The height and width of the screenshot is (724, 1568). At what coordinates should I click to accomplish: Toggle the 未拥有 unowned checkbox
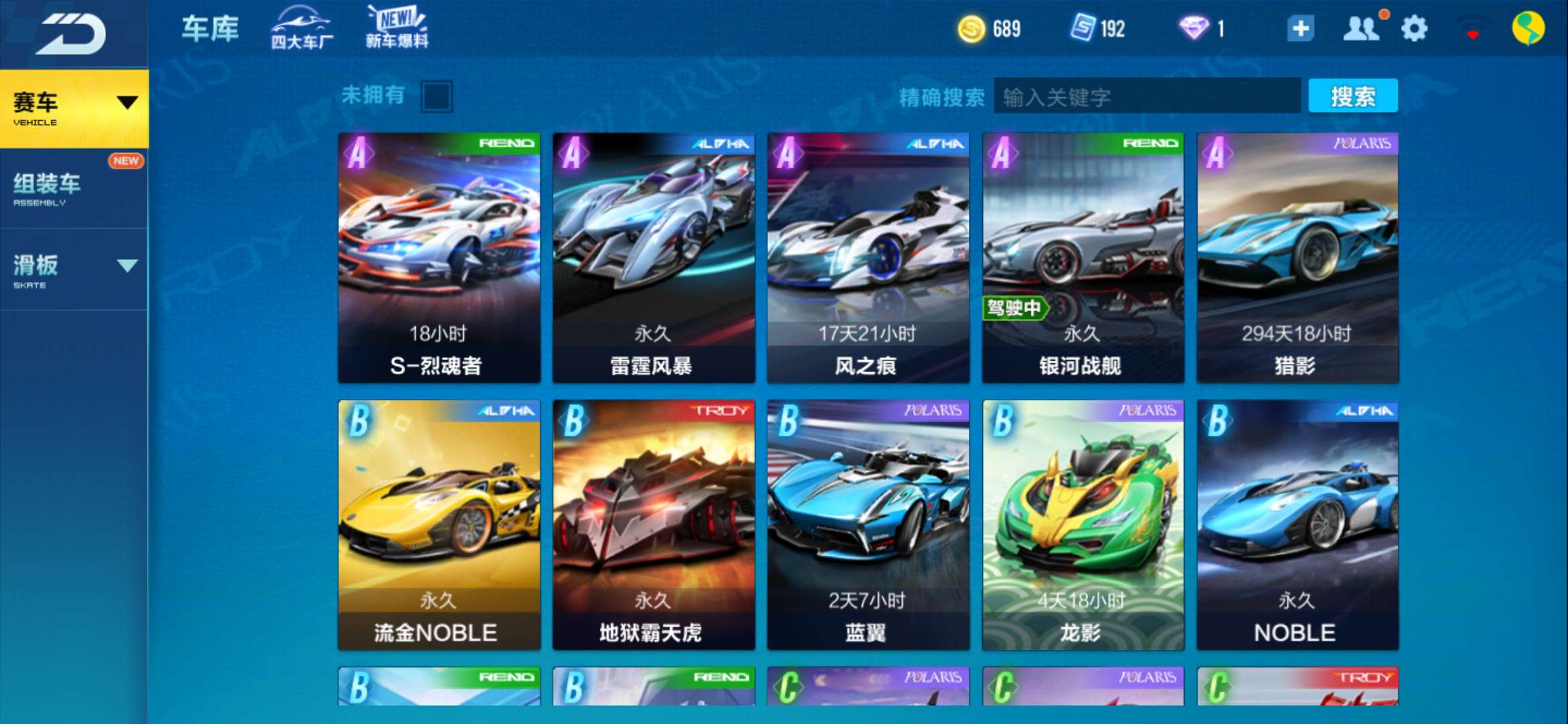(x=436, y=97)
